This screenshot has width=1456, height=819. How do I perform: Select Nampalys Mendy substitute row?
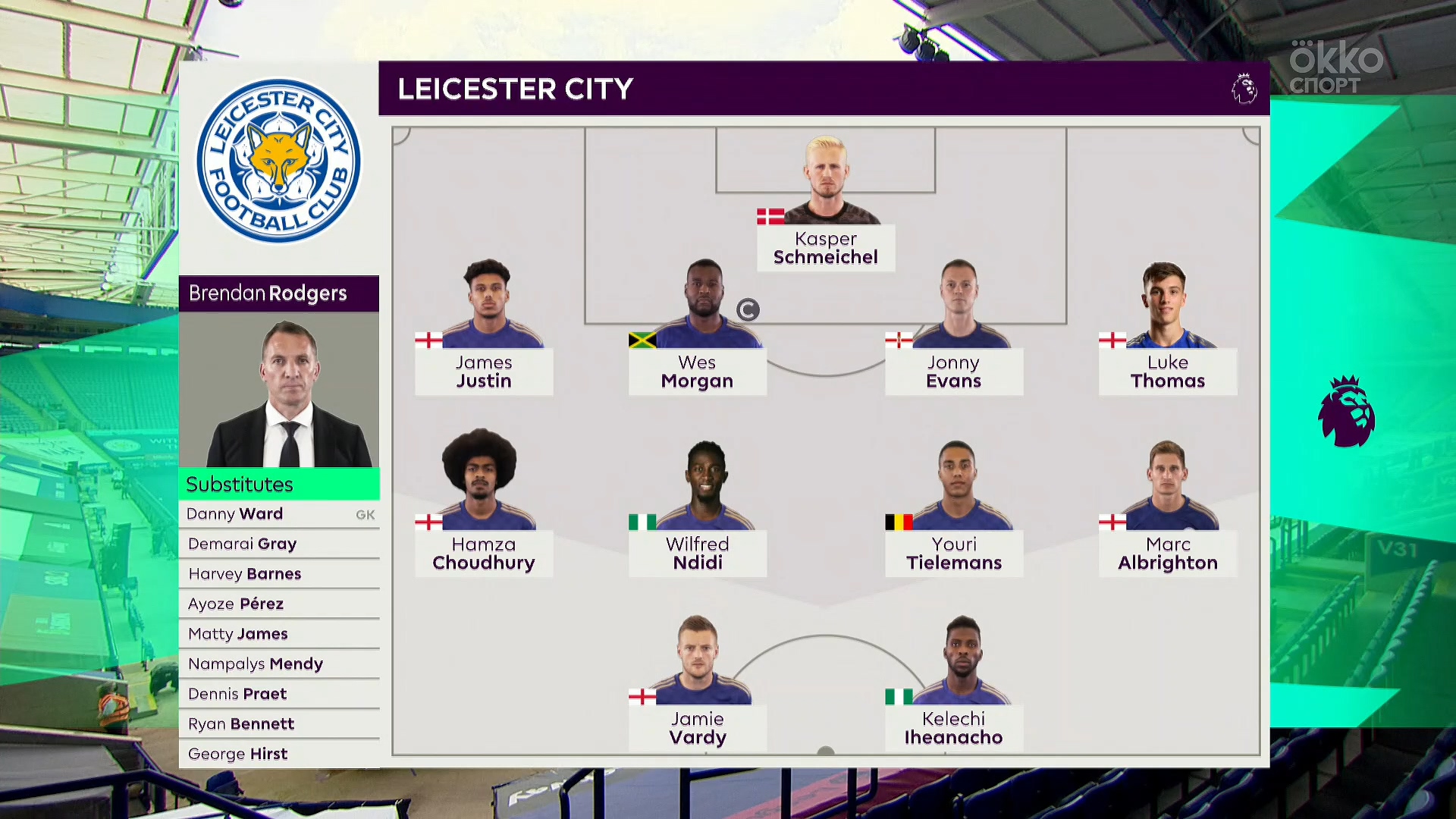279,664
